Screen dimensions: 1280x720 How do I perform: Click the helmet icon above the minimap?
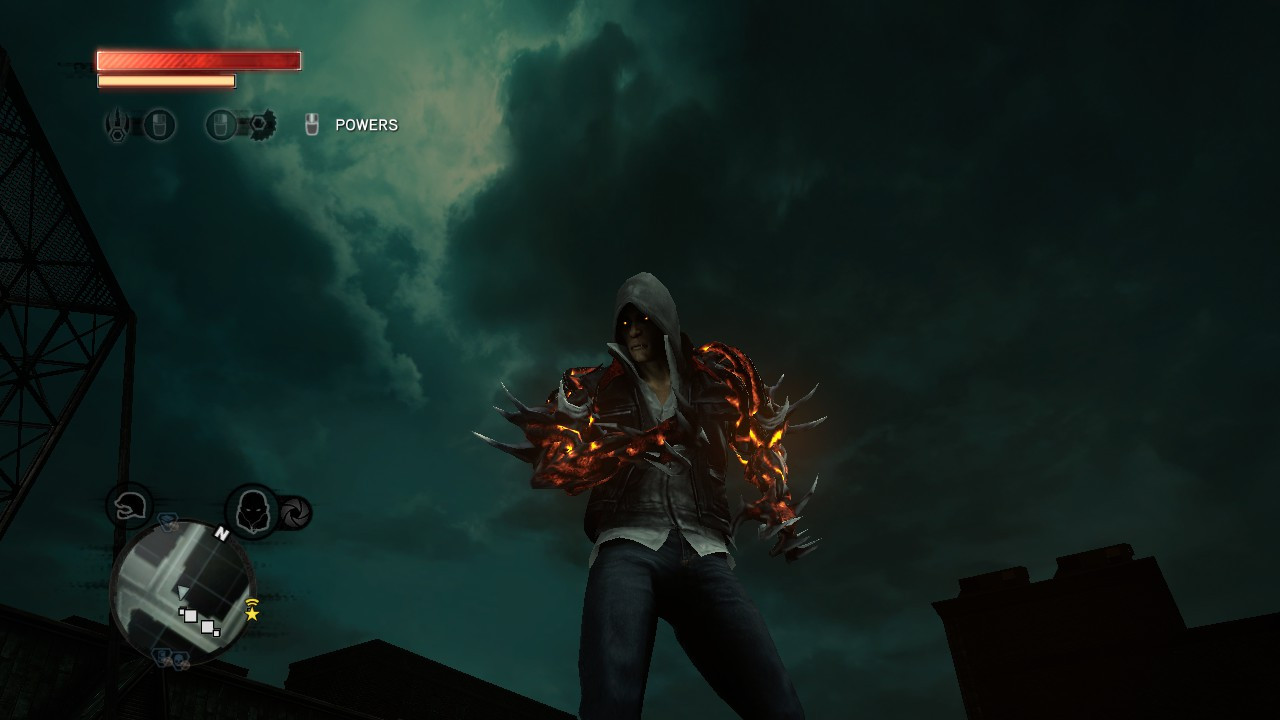(128, 505)
